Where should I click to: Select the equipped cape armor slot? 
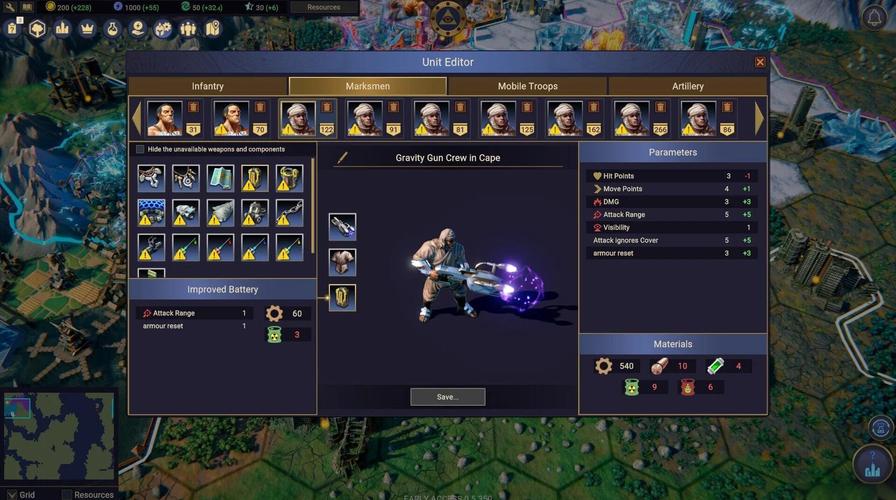tap(342, 262)
